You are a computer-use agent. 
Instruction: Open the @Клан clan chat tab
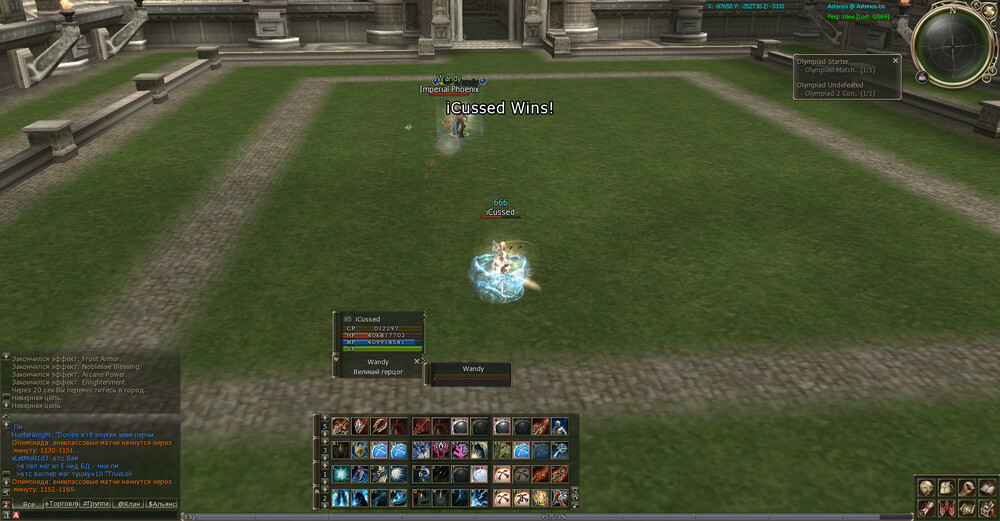[x=129, y=504]
